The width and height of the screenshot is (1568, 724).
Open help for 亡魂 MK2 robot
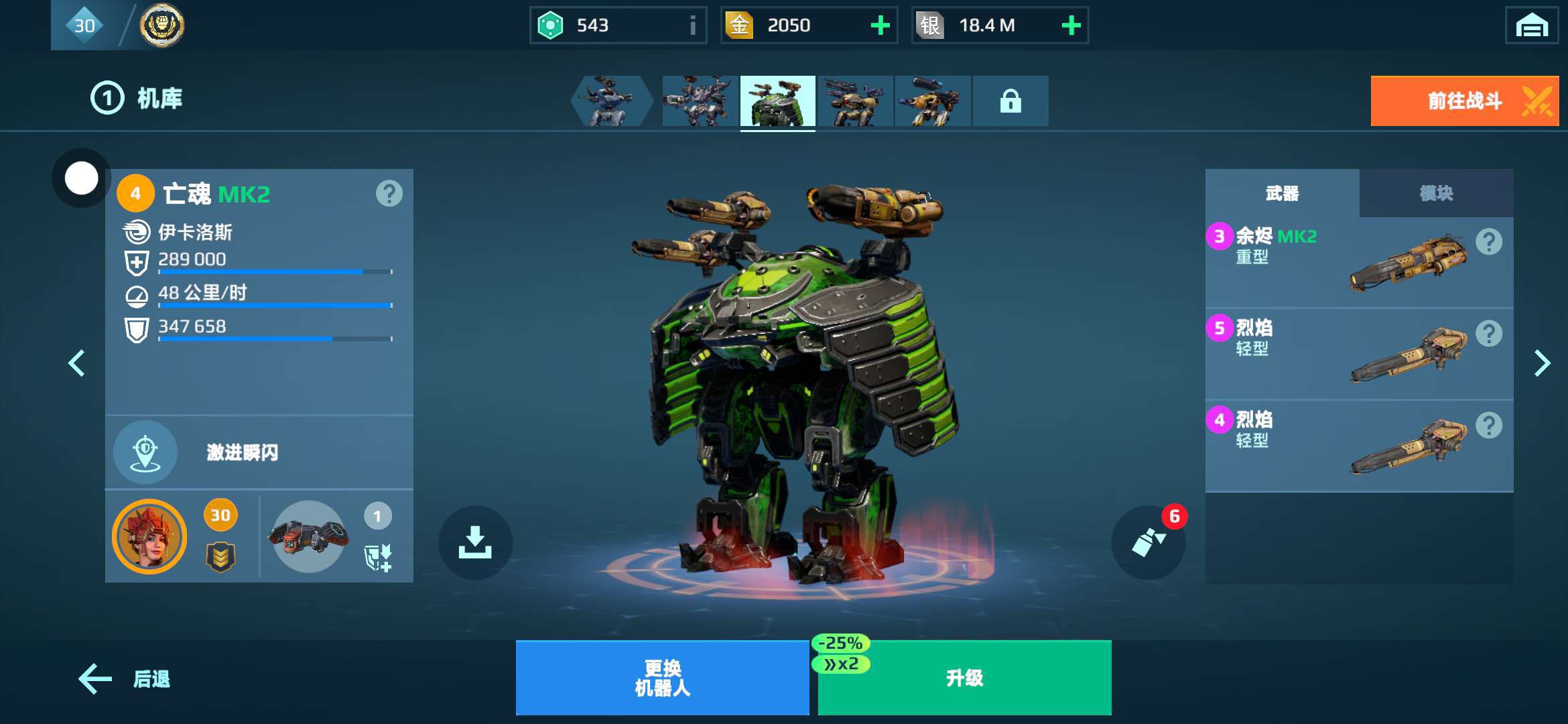pyautogui.click(x=389, y=194)
